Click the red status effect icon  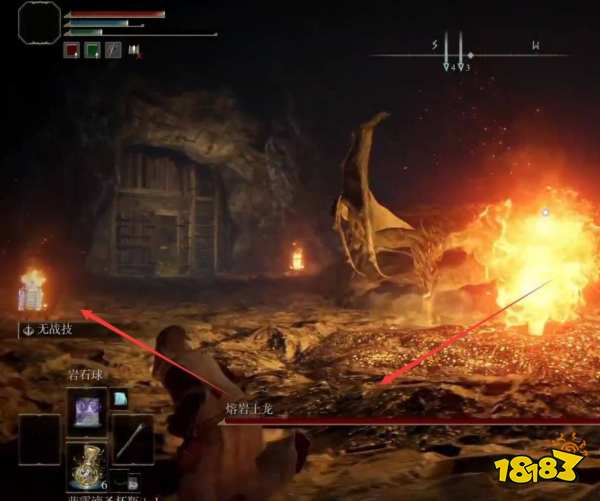click(72, 50)
